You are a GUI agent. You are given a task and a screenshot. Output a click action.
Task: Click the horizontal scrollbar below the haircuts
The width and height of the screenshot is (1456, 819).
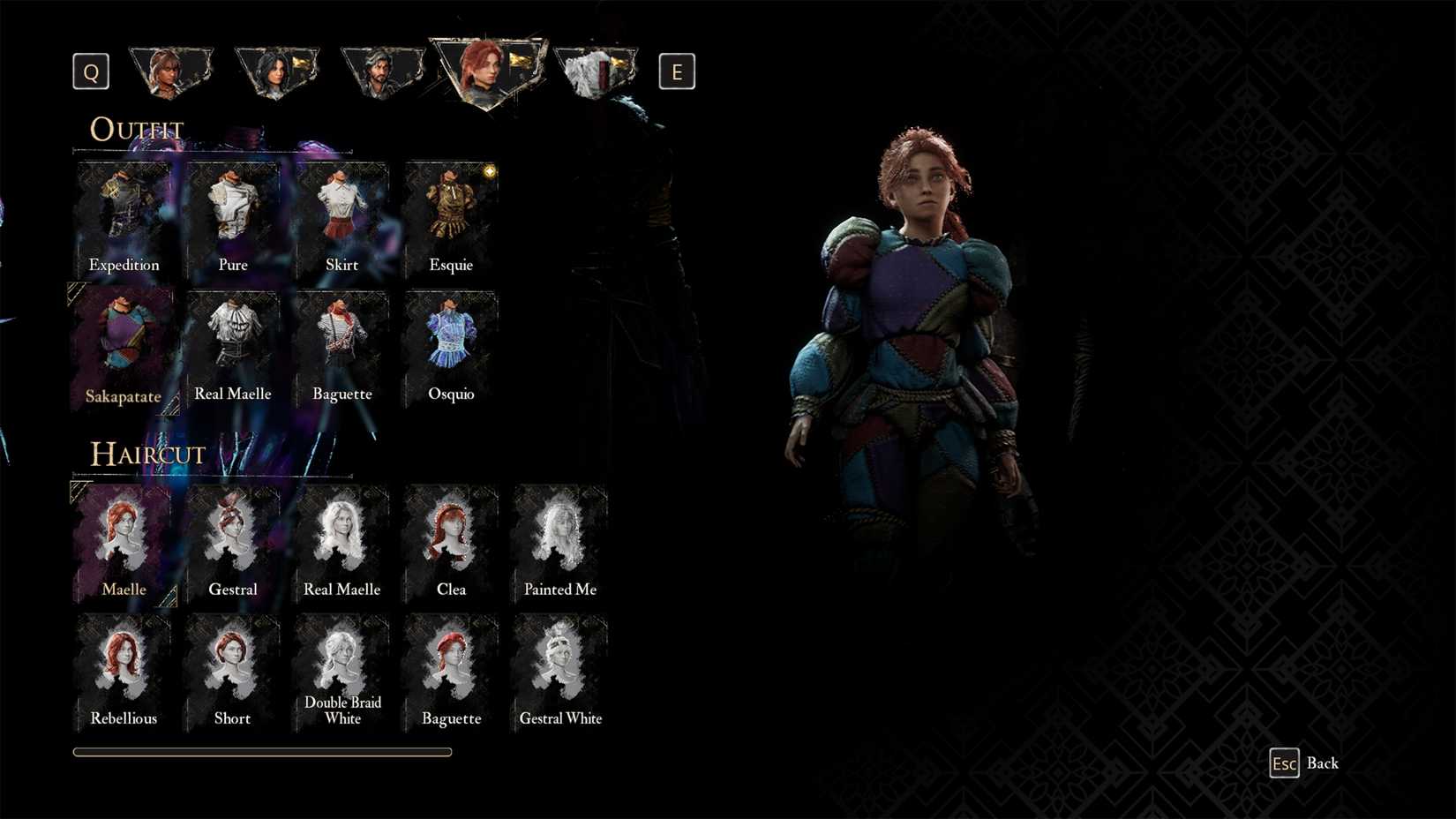pyautogui.click(x=262, y=752)
